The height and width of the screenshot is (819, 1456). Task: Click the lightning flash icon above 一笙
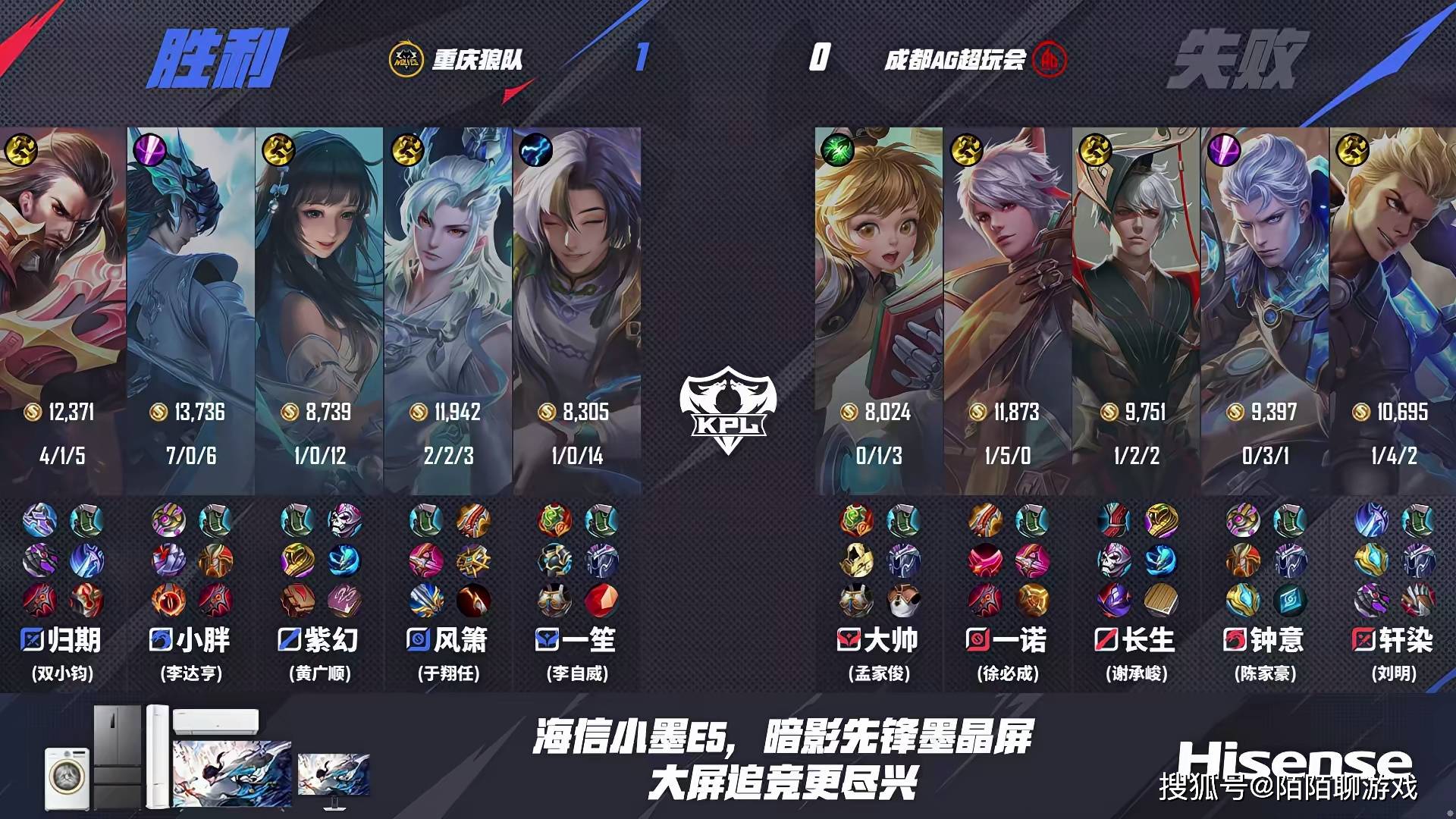tap(538, 149)
